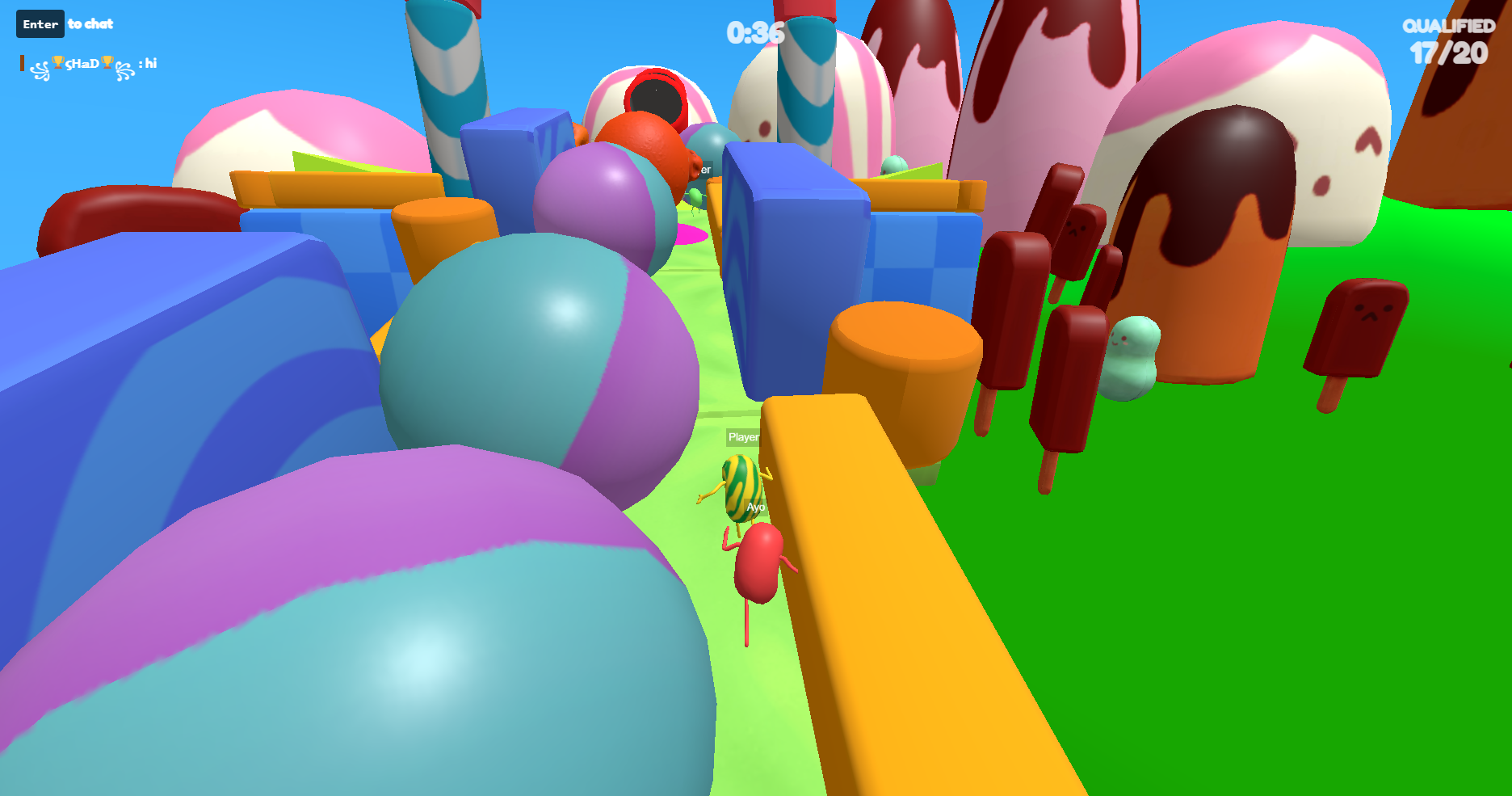
Task: Select the 'Player' nametag
Action: click(x=743, y=437)
